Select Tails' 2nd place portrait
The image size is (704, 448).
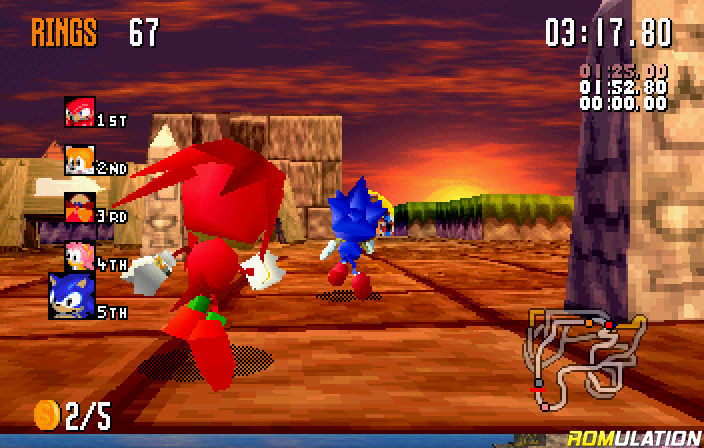click(80, 160)
